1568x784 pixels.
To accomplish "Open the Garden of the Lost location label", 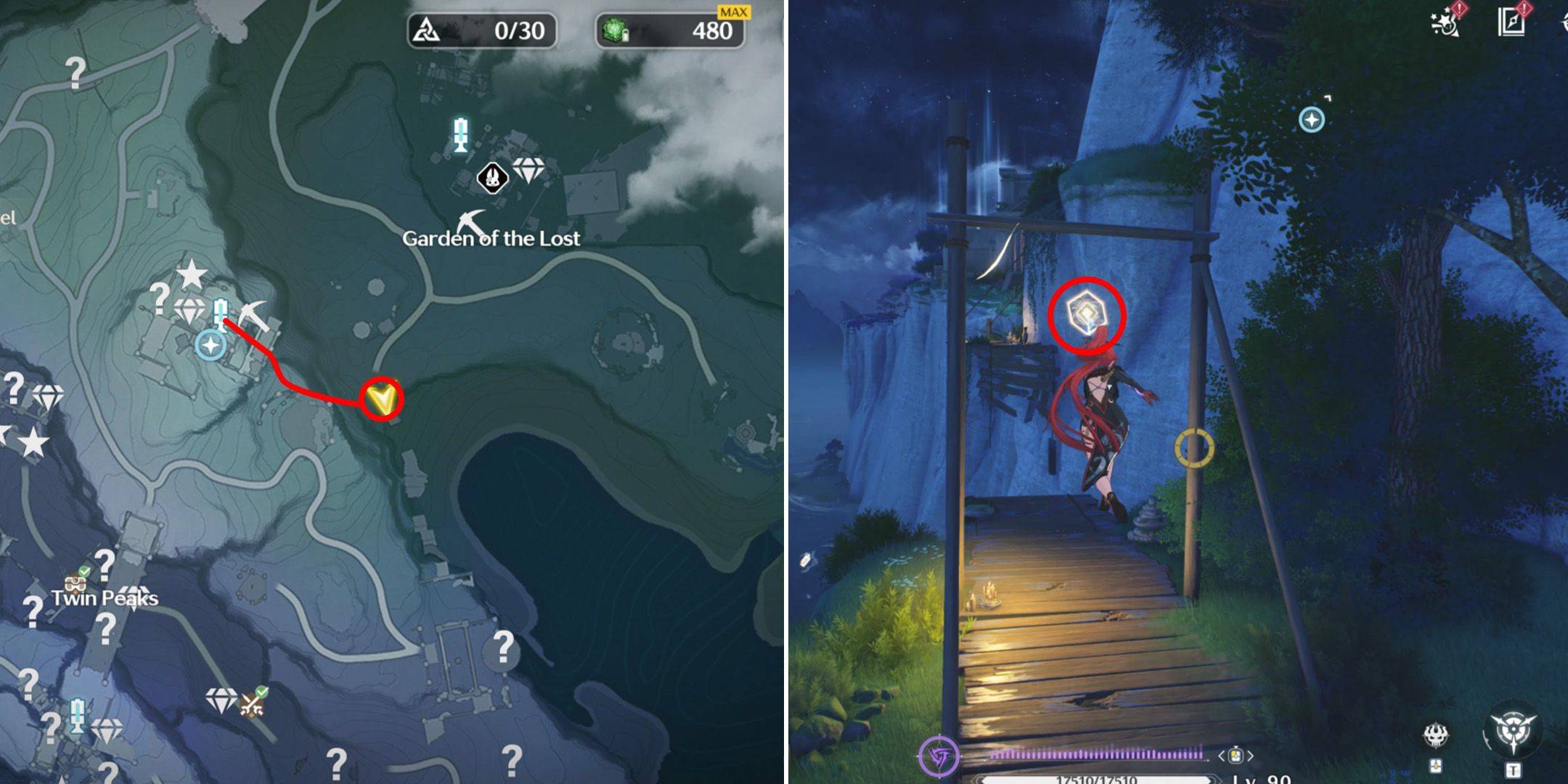I will [x=491, y=239].
